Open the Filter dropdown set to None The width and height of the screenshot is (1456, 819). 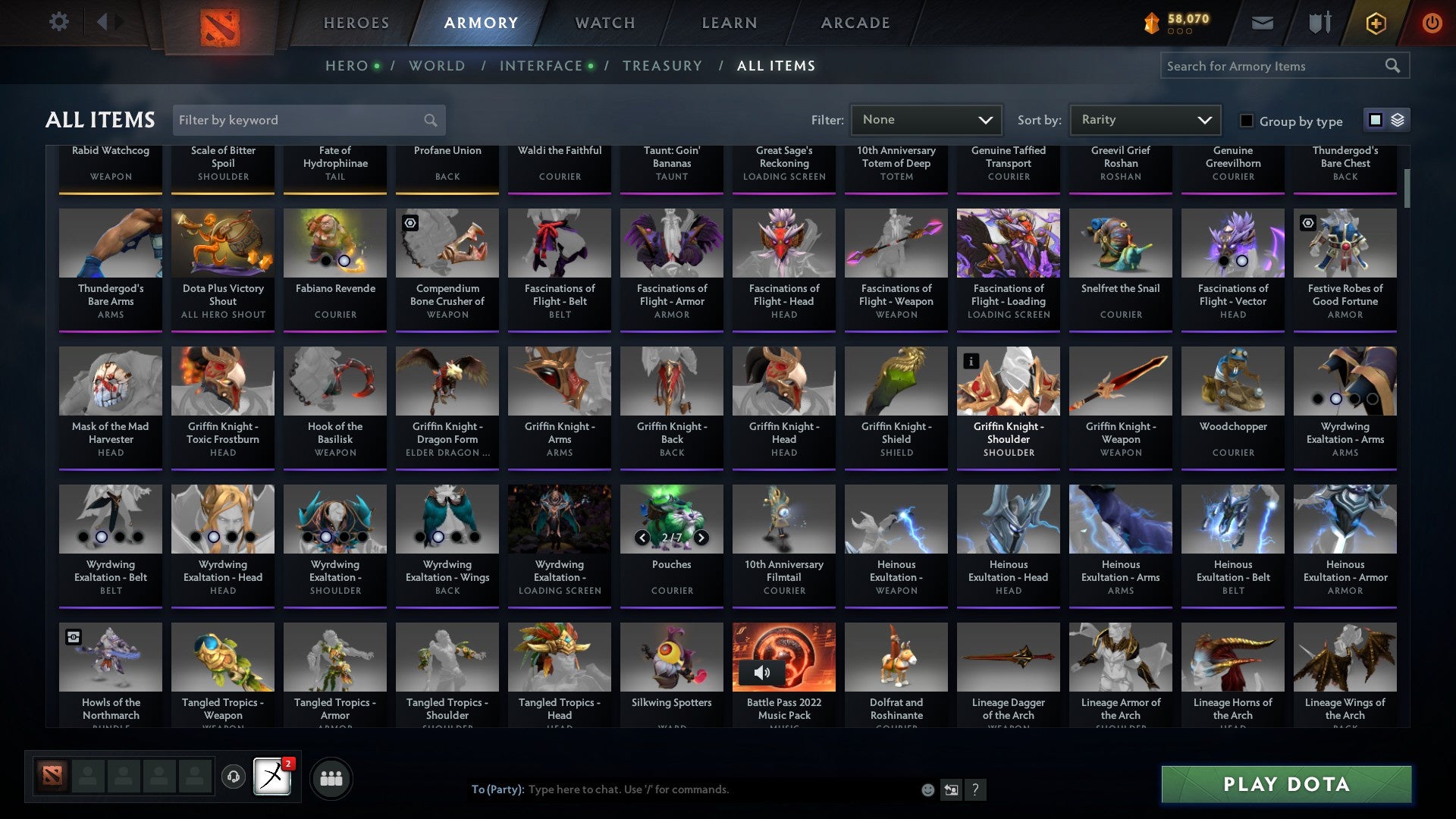click(926, 119)
